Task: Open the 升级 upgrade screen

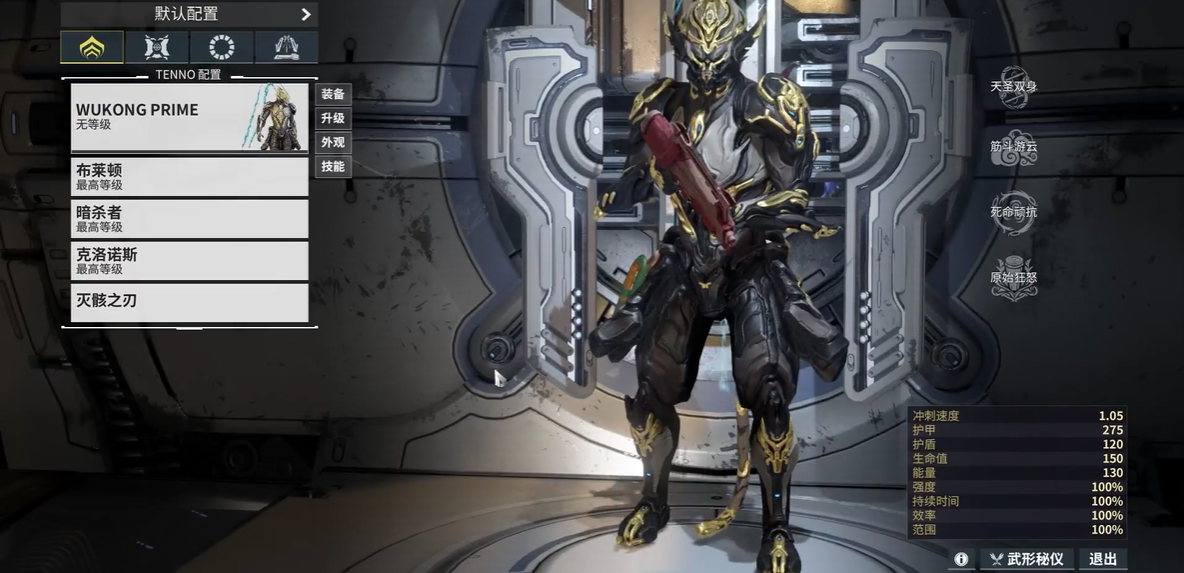Action: coord(333,118)
